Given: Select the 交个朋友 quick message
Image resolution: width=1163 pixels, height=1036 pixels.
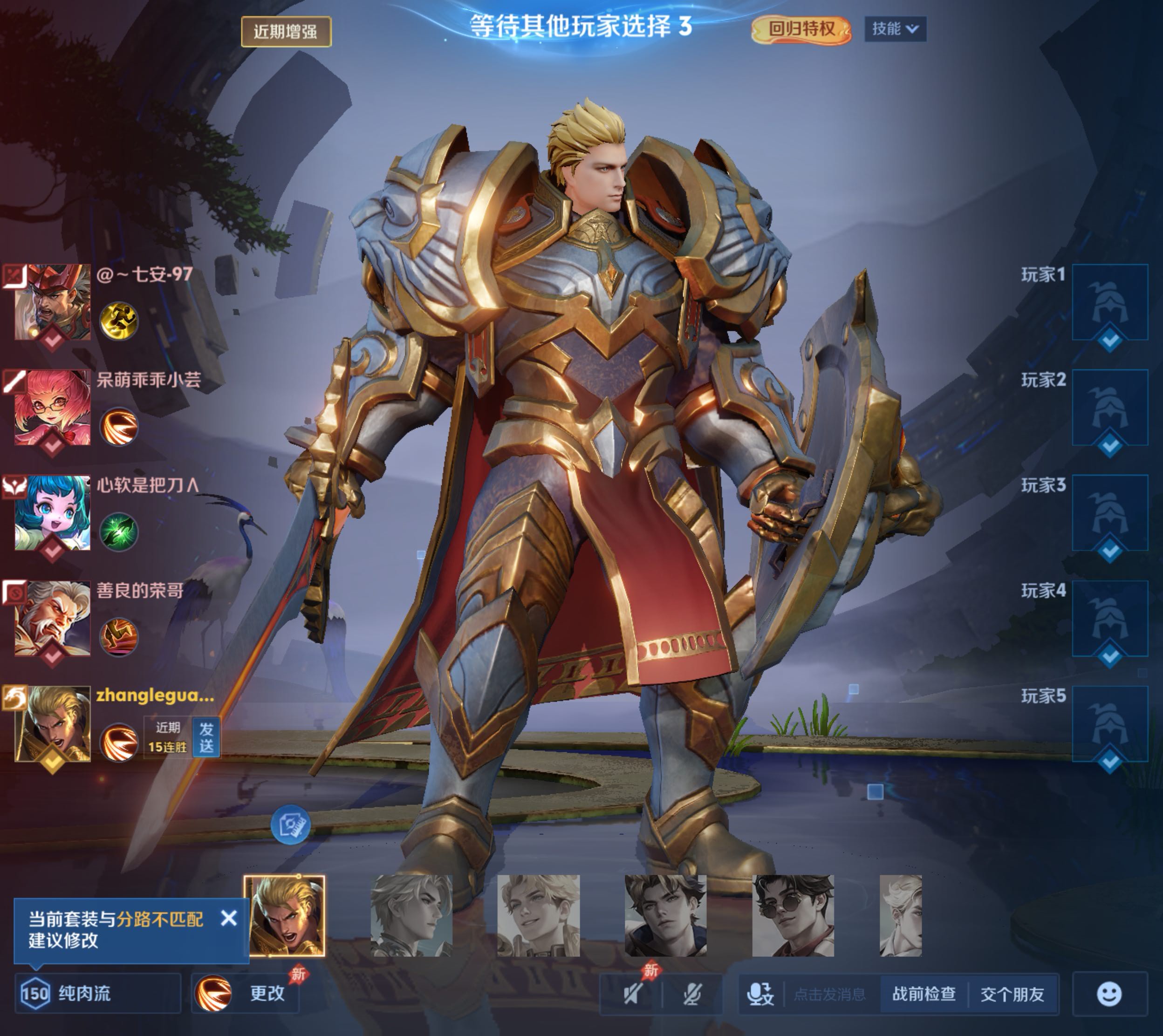Looking at the screenshot, I should tap(1012, 994).
